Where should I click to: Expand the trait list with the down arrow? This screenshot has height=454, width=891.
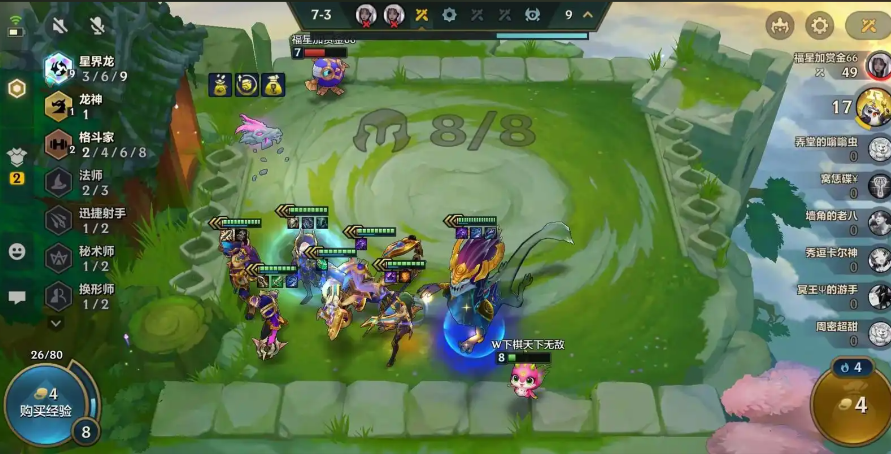click(x=55, y=323)
